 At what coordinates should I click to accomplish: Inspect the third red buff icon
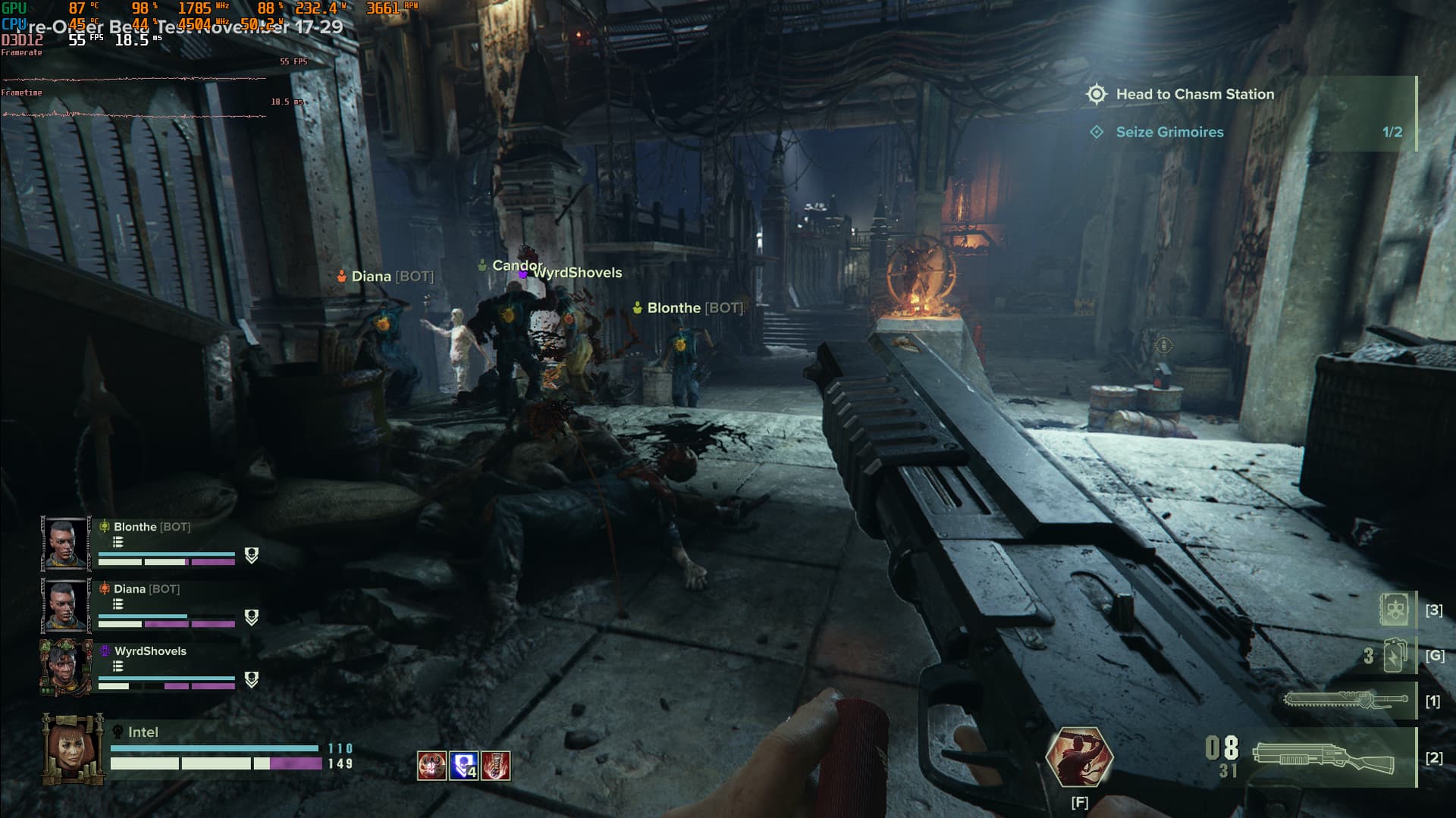click(496, 766)
